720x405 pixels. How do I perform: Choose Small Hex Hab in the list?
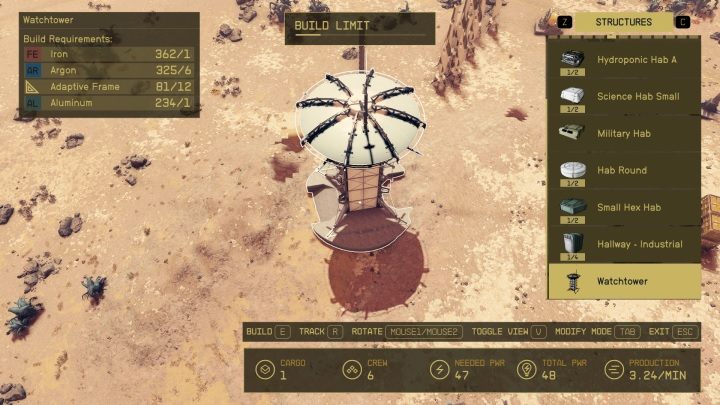pos(625,208)
